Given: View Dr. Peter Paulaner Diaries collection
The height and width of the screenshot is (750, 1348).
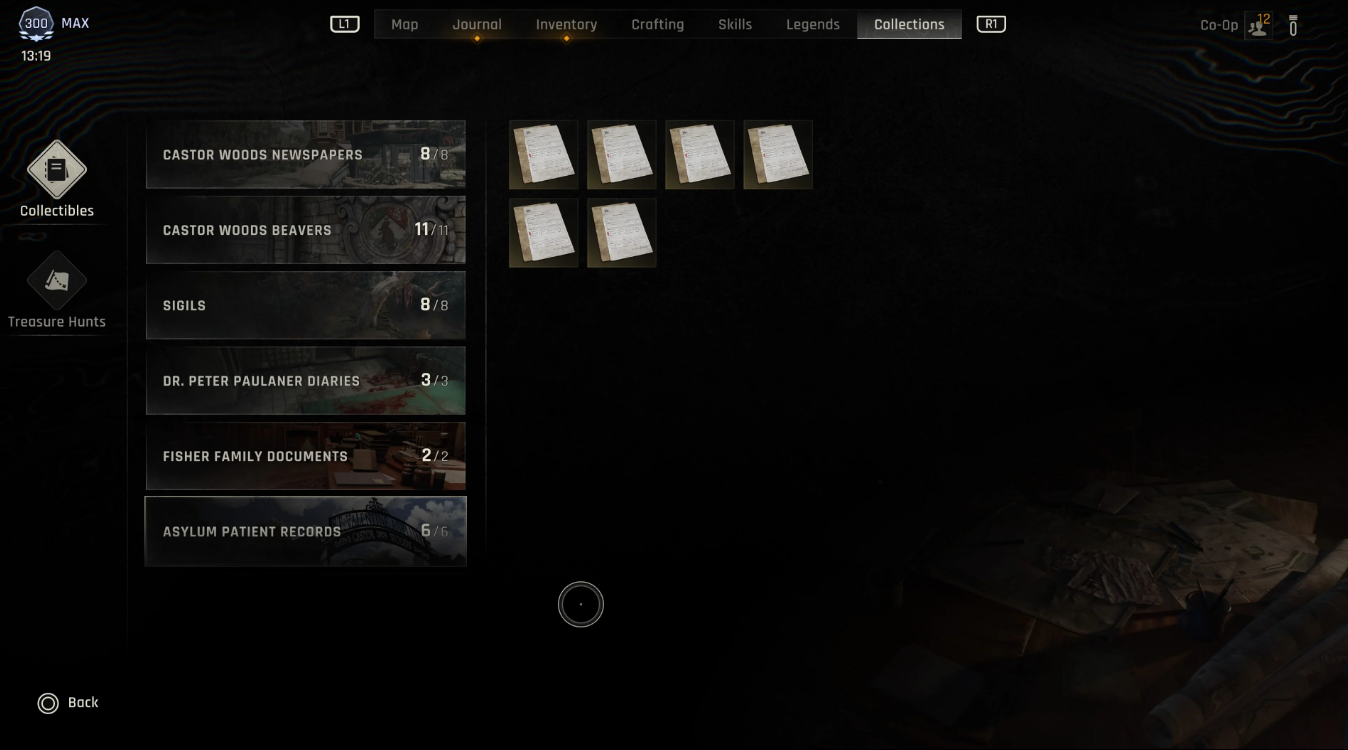Looking at the screenshot, I should coord(305,381).
